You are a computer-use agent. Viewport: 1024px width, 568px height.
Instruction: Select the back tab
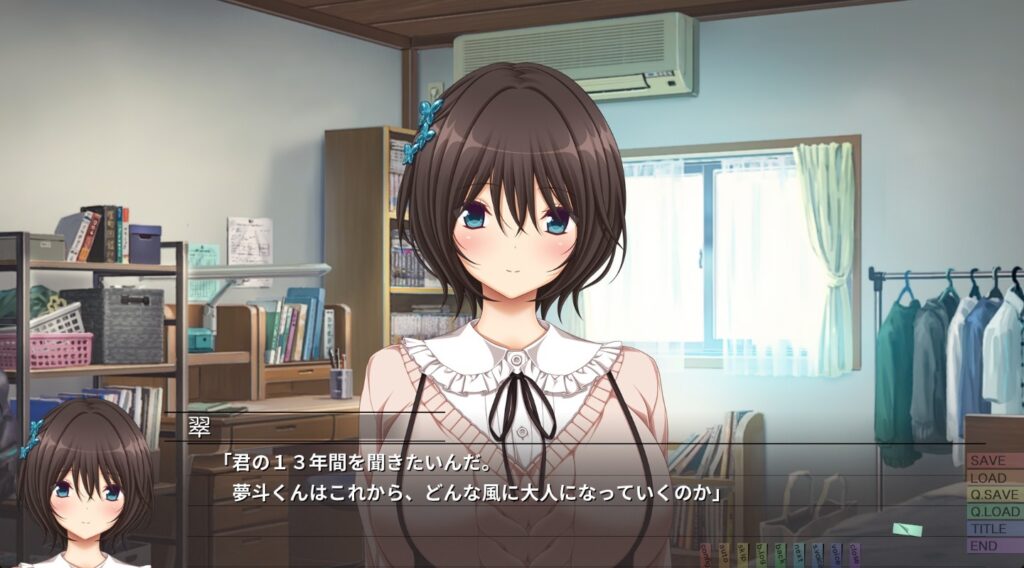point(780,555)
